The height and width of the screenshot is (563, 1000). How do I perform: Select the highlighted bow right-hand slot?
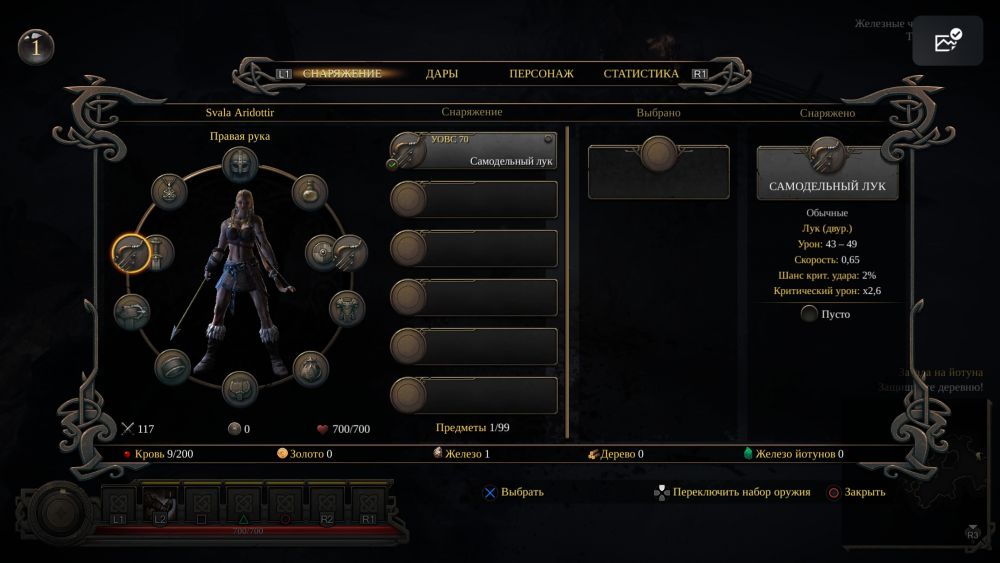(131, 252)
